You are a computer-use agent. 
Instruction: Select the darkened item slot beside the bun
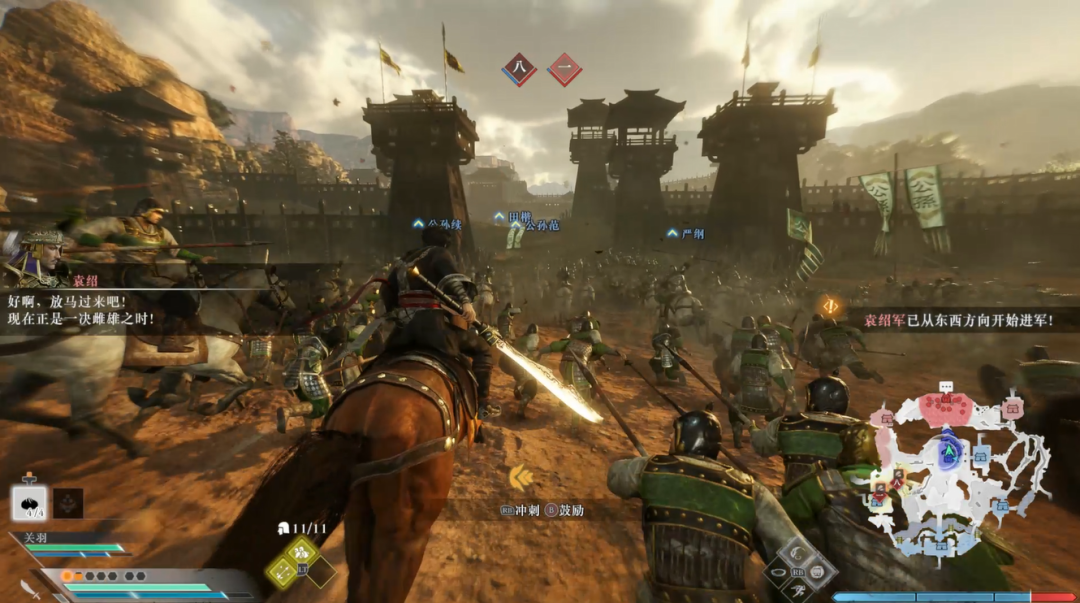[x=68, y=503]
